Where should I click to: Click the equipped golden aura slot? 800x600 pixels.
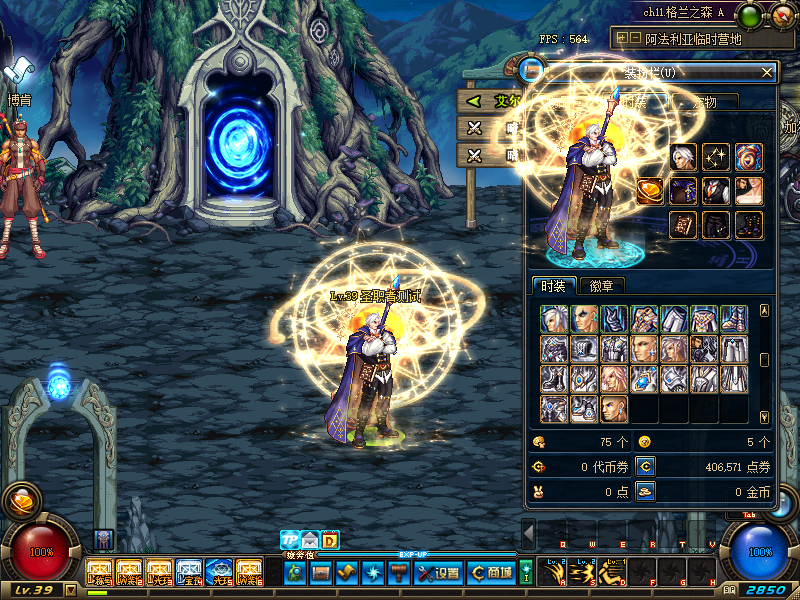pyautogui.click(x=716, y=157)
